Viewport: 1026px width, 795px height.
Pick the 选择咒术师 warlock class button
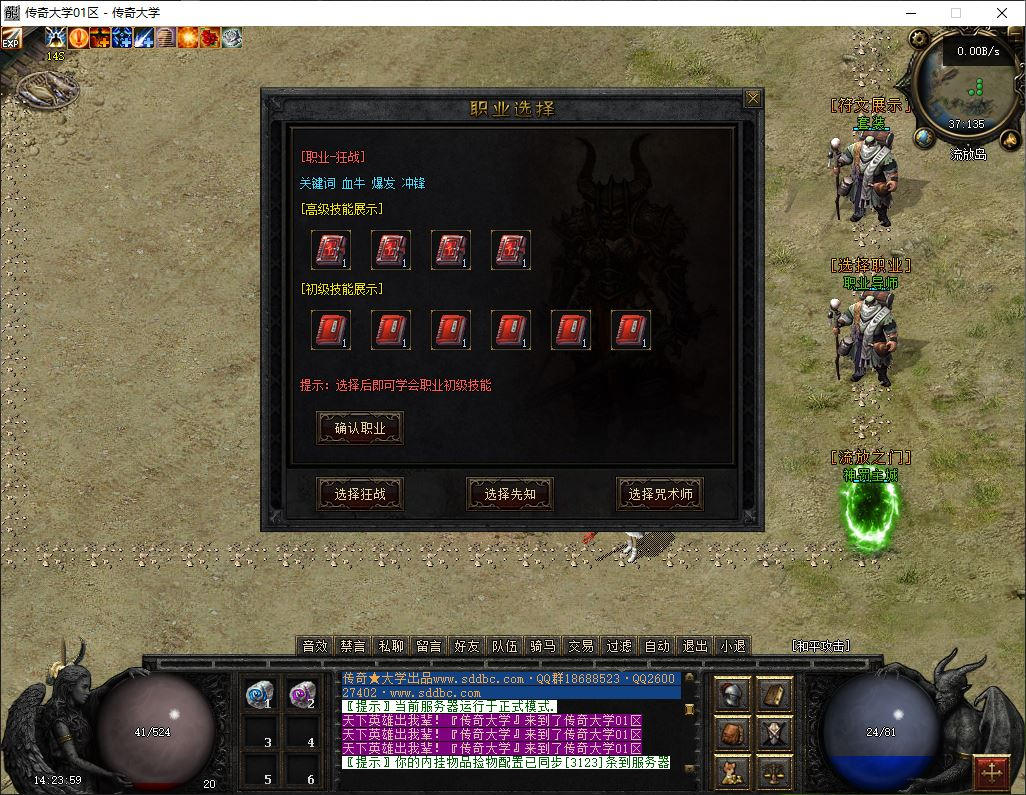660,494
